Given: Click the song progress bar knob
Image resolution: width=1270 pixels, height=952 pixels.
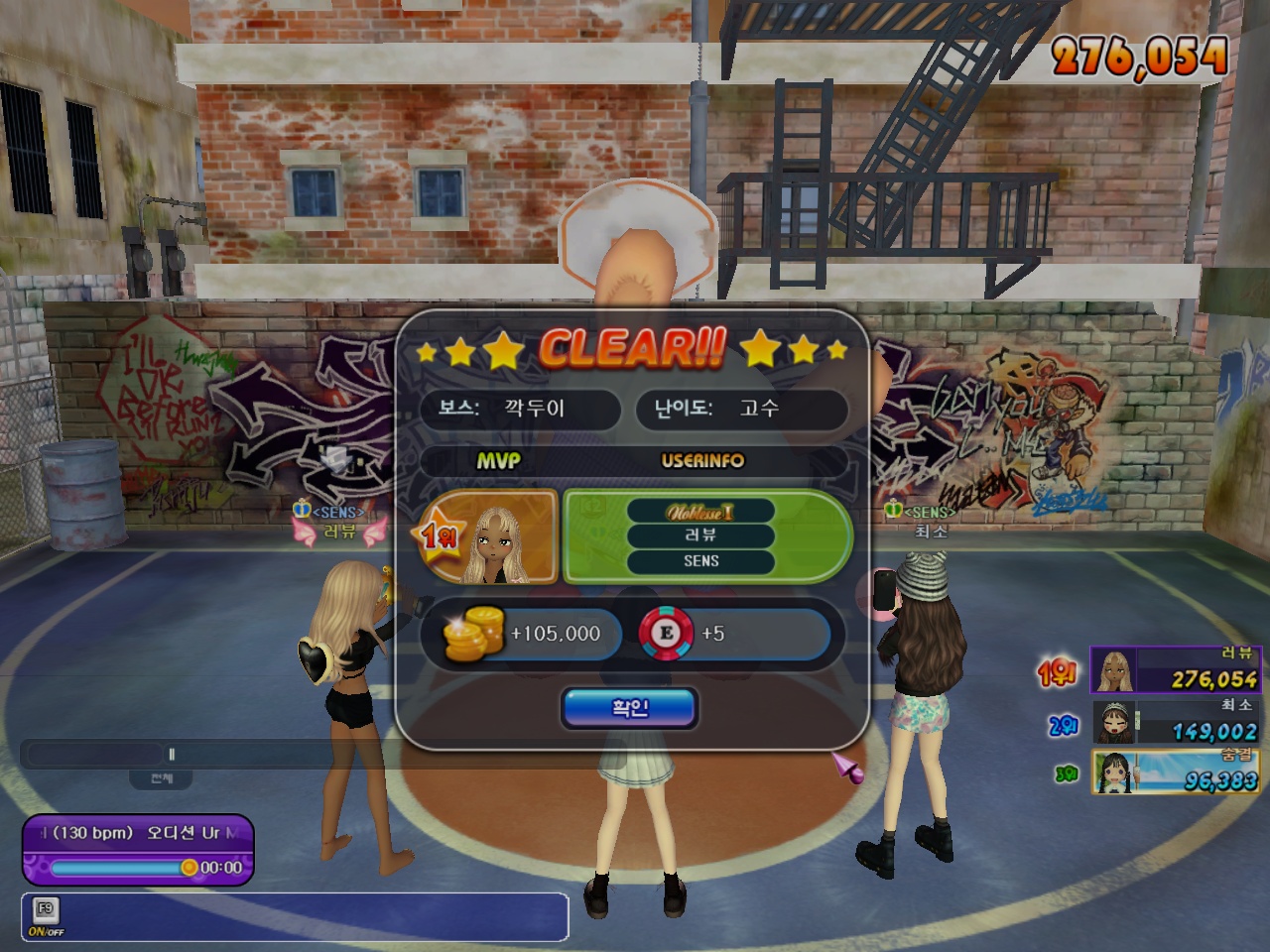Looking at the screenshot, I should (x=189, y=868).
